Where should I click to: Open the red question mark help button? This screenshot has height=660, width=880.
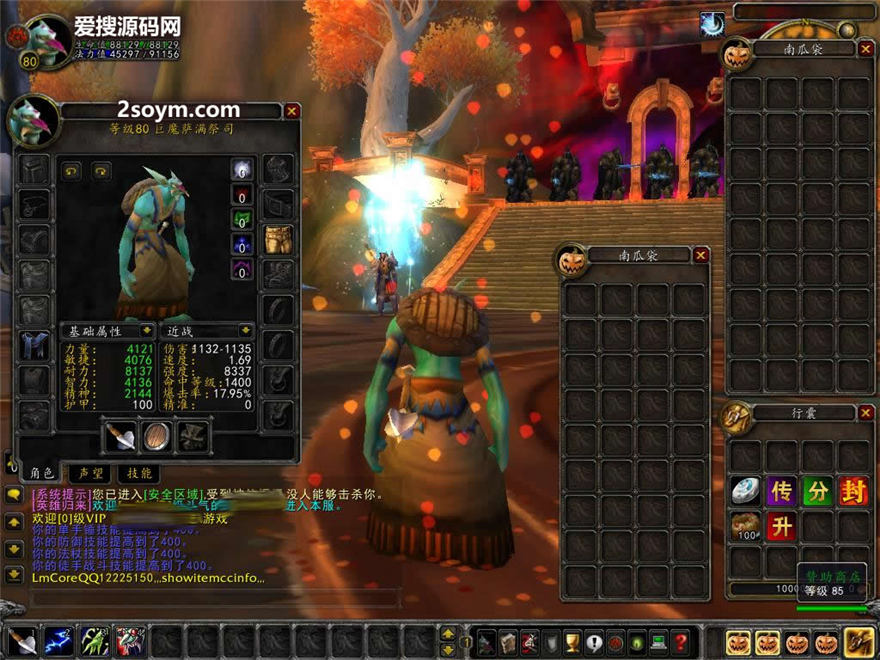[x=681, y=641]
